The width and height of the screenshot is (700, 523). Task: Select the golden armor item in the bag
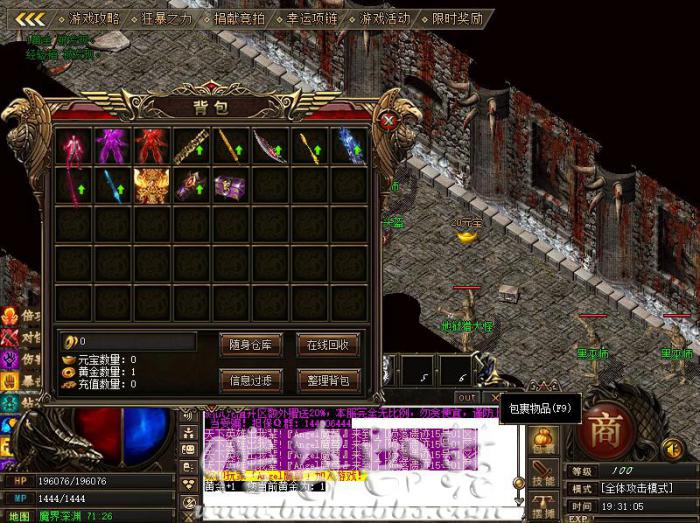click(x=151, y=186)
